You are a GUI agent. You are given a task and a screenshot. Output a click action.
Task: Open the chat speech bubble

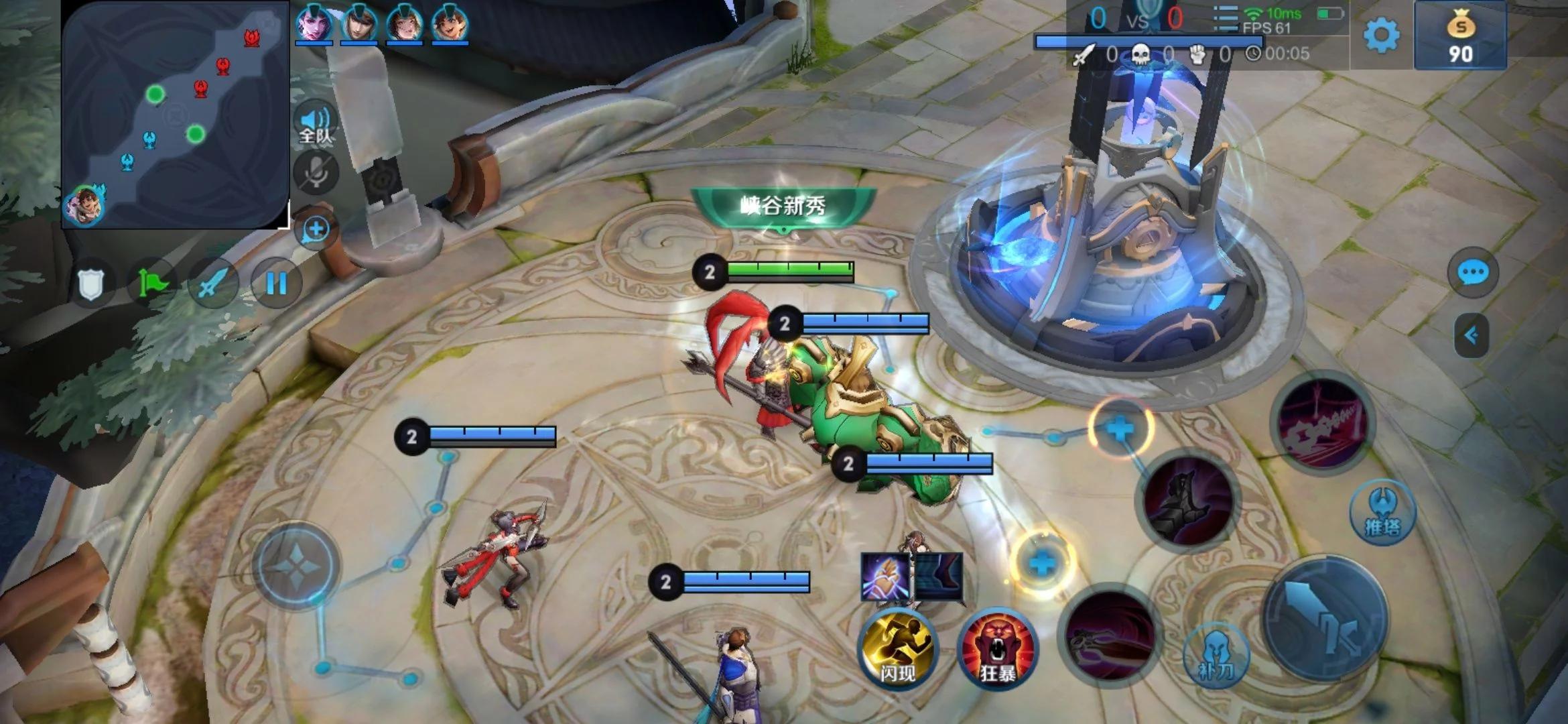click(x=1472, y=273)
